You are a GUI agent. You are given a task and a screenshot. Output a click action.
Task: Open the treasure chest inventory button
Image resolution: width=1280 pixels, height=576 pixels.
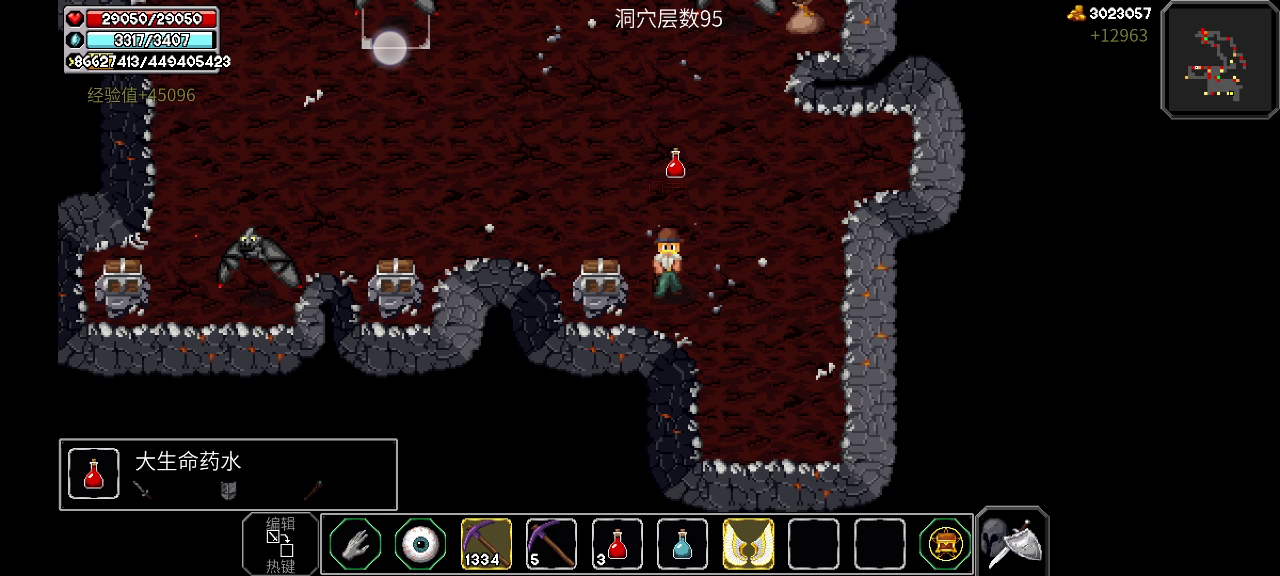click(x=944, y=544)
